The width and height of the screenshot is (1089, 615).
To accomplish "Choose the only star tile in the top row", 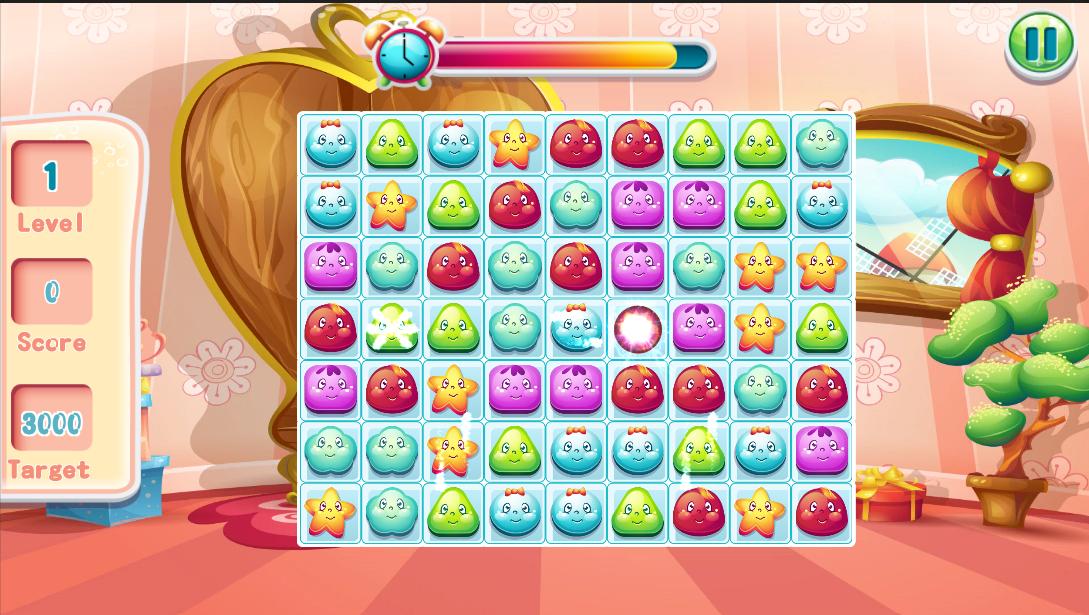I will (x=515, y=144).
